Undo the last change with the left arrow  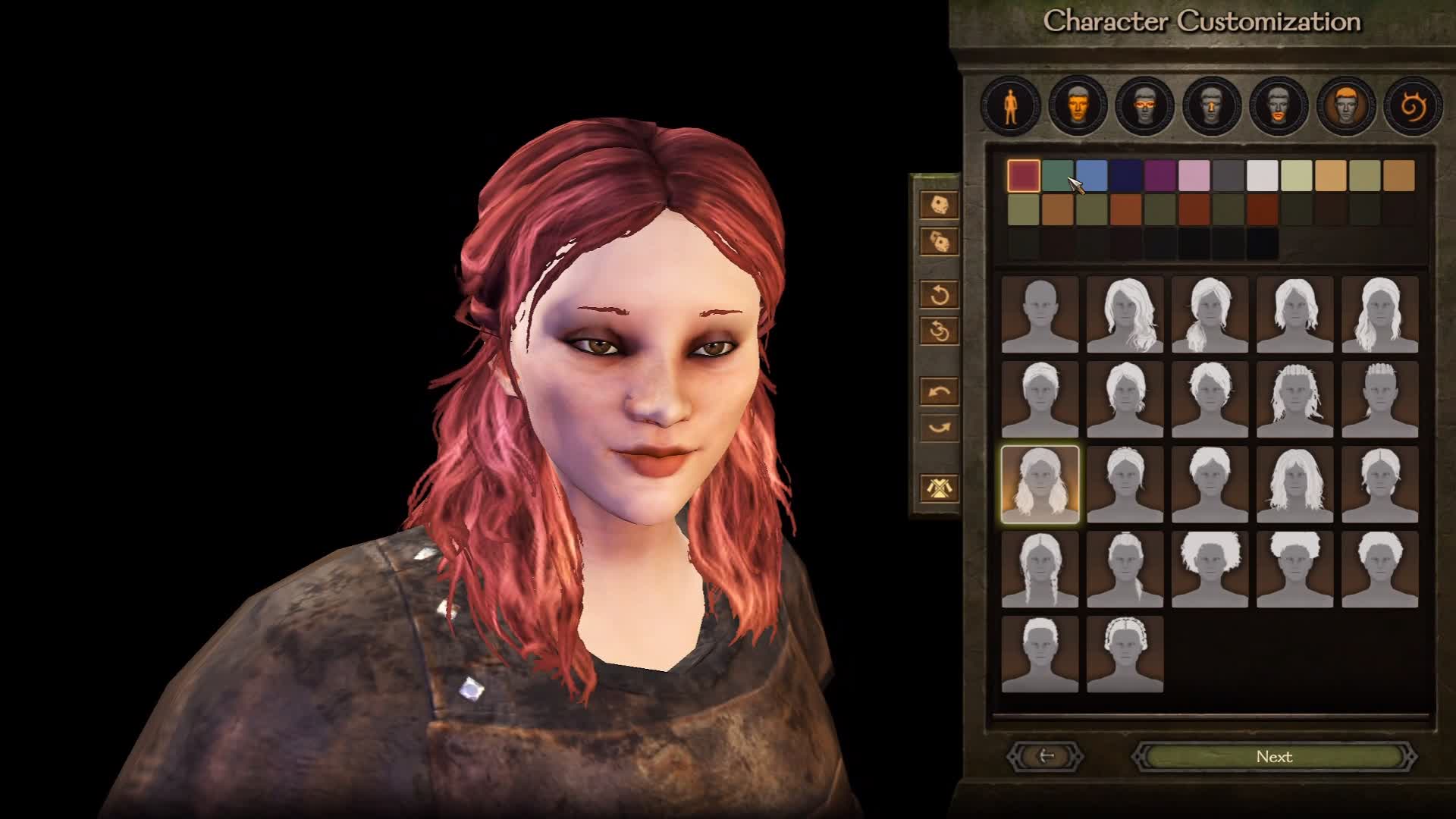tap(939, 392)
